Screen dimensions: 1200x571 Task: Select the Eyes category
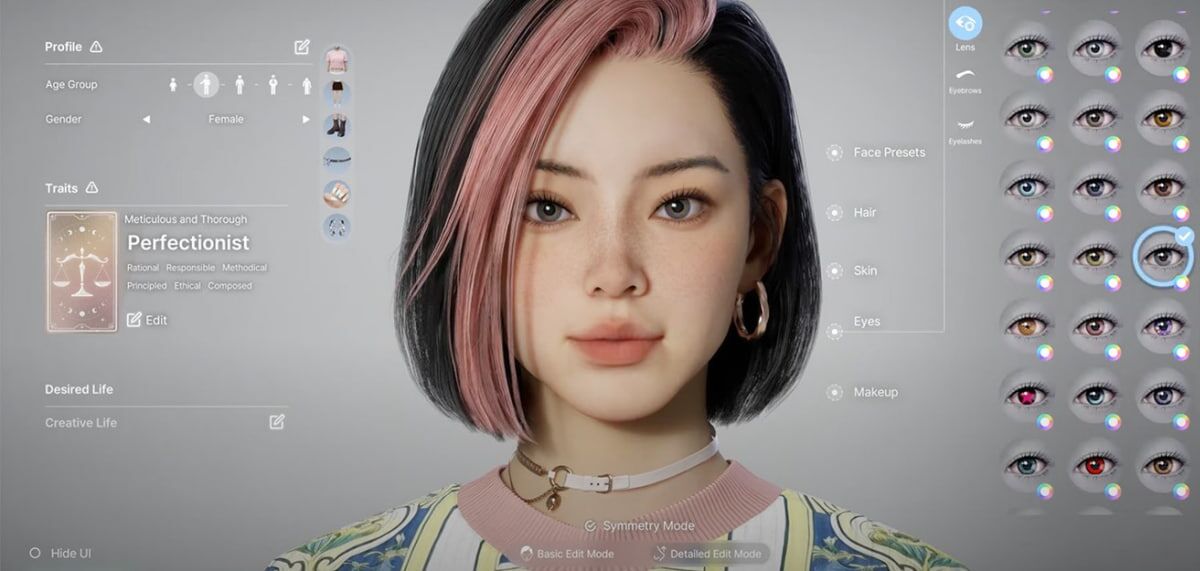pyautogui.click(x=866, y=322)
